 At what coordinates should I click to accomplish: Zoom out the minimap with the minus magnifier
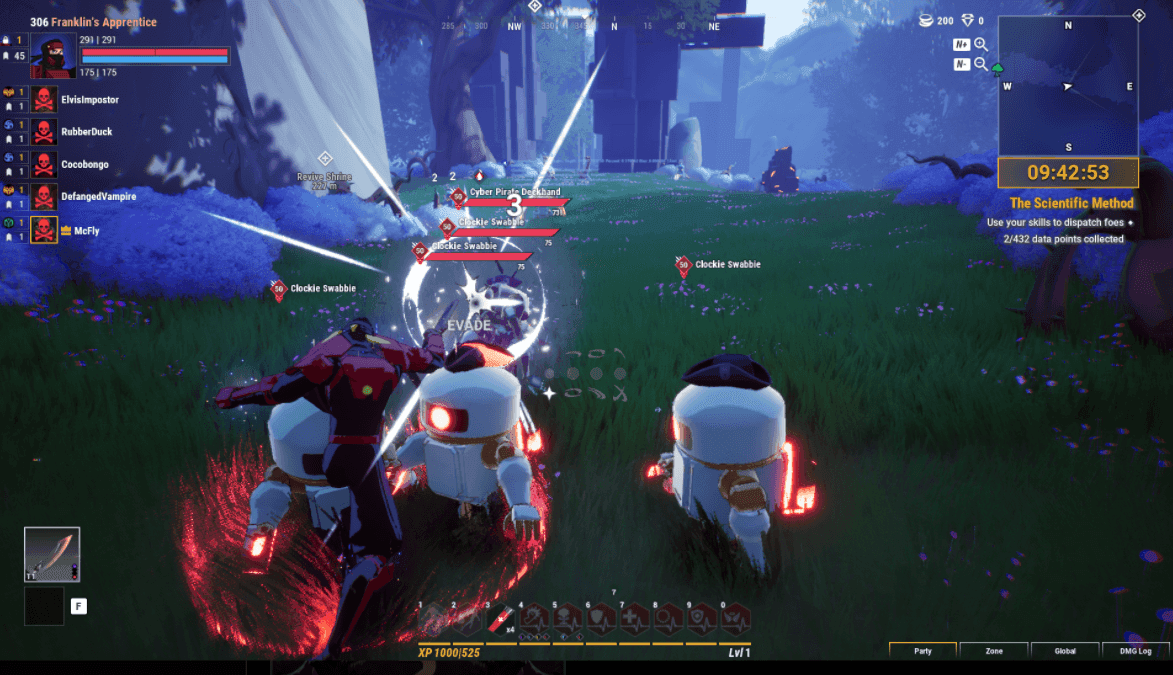click(981, 64)
